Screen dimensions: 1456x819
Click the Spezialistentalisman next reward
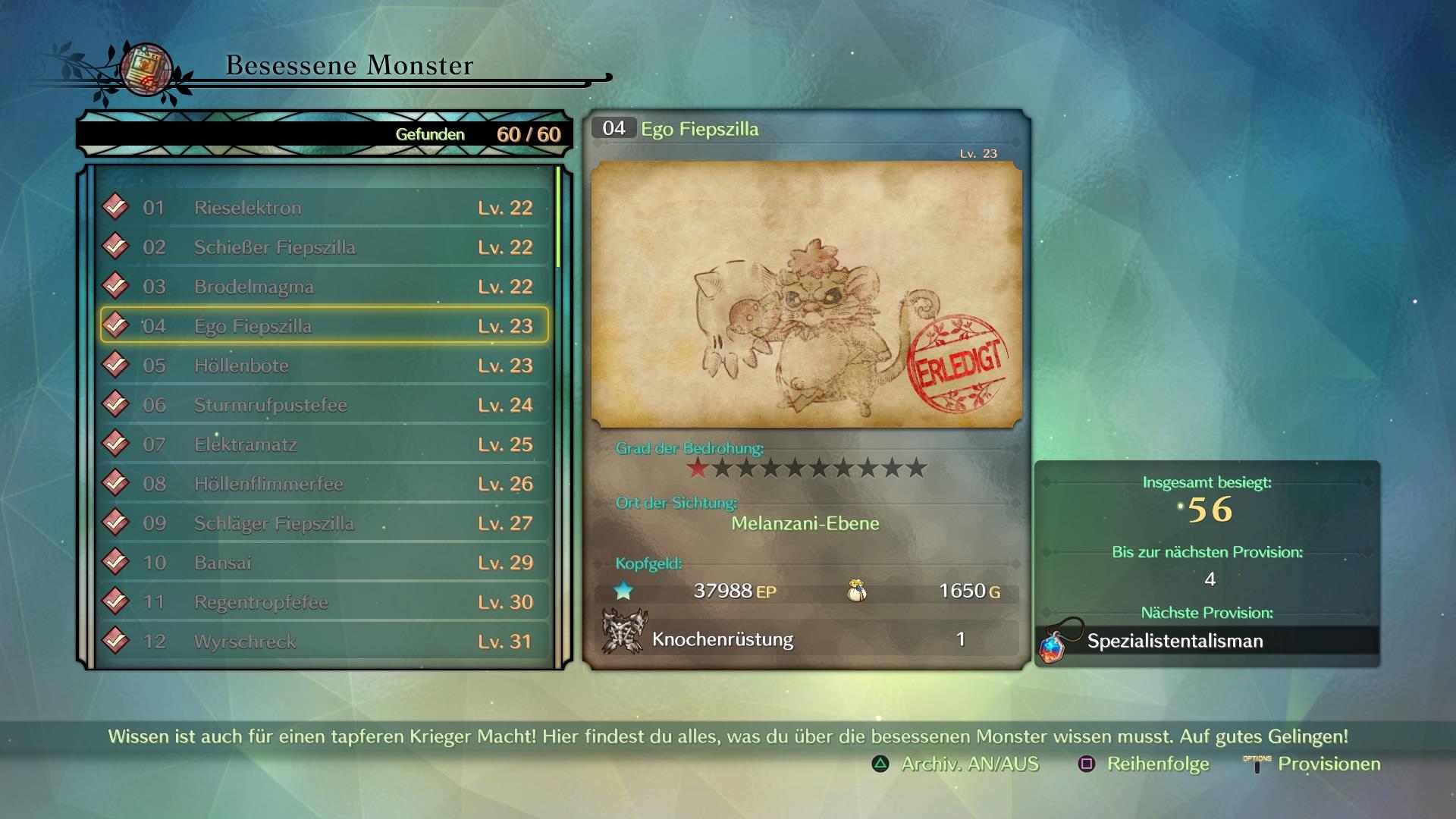point(1207,642)
